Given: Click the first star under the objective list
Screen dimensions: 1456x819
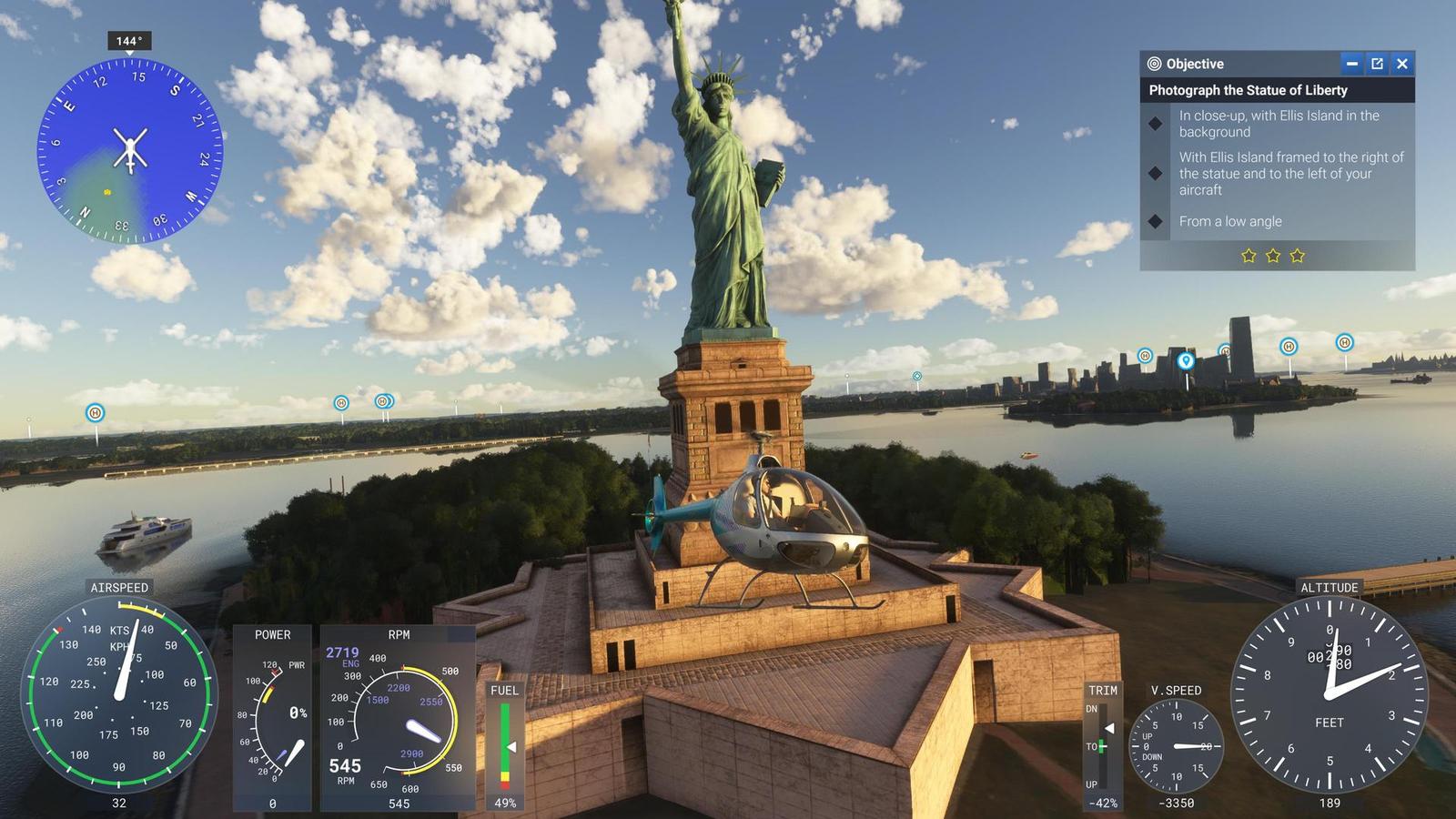Looking at the screenshot, I should coord(1249,256).
